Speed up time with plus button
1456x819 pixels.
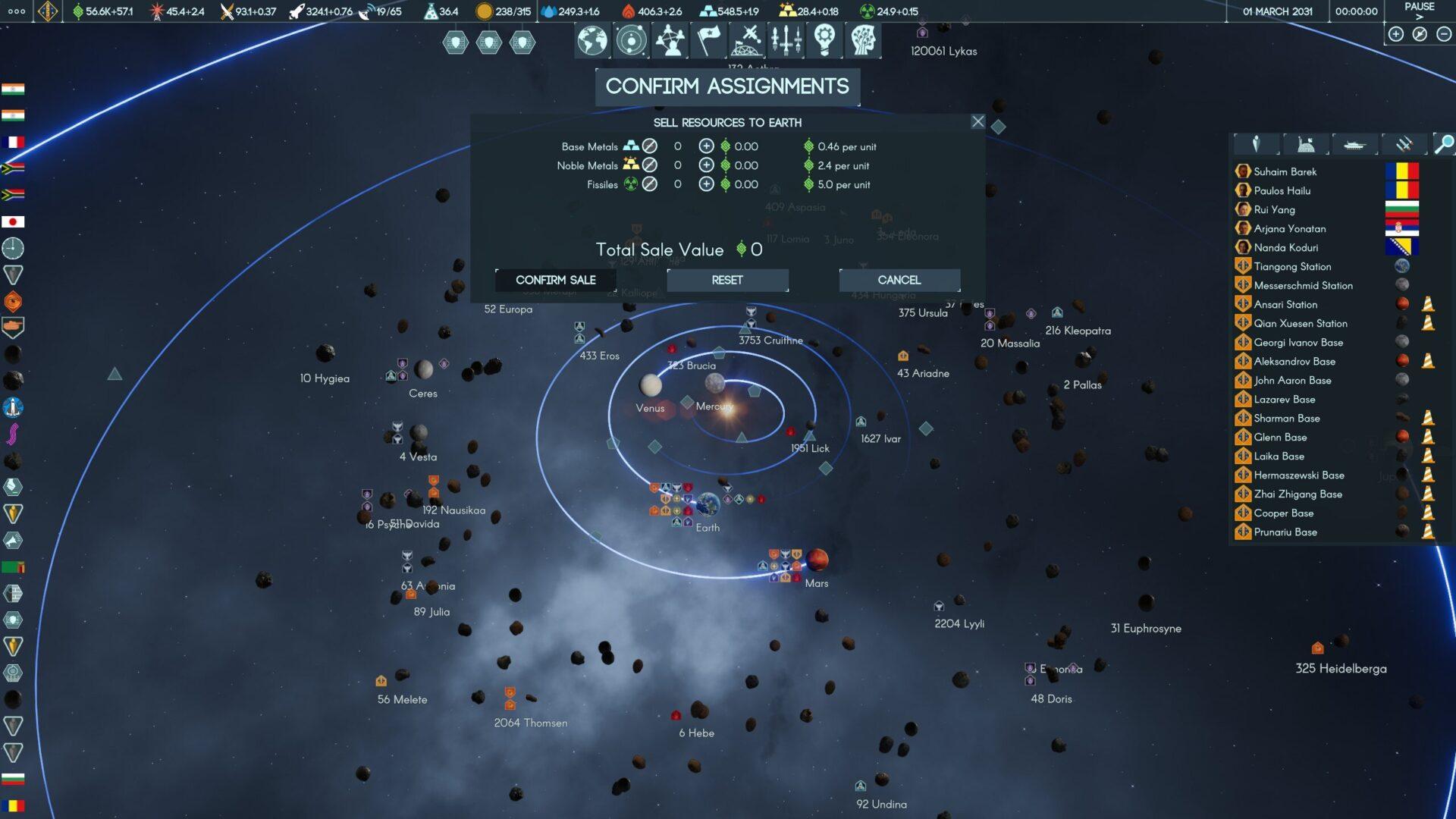(1396, 34)
